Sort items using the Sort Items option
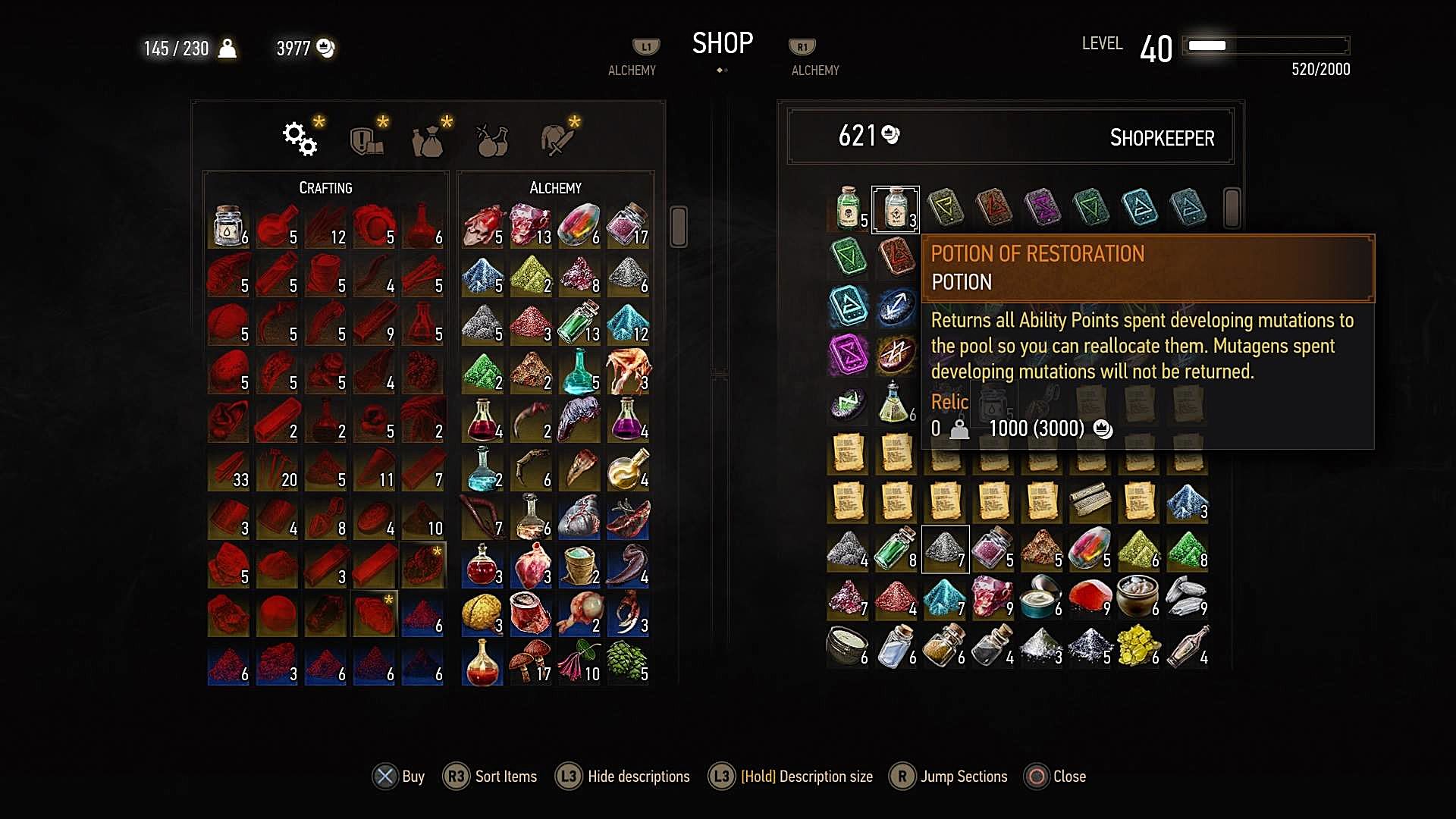1456x819 pixels. pos(490,777)
